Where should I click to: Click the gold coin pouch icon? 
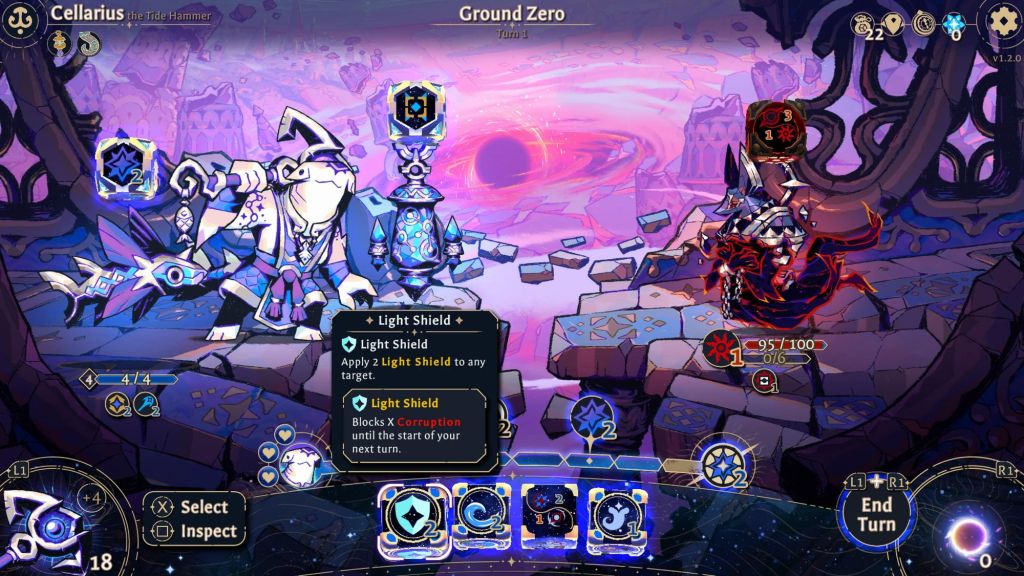pyautogui.click(x=863, y=24)
